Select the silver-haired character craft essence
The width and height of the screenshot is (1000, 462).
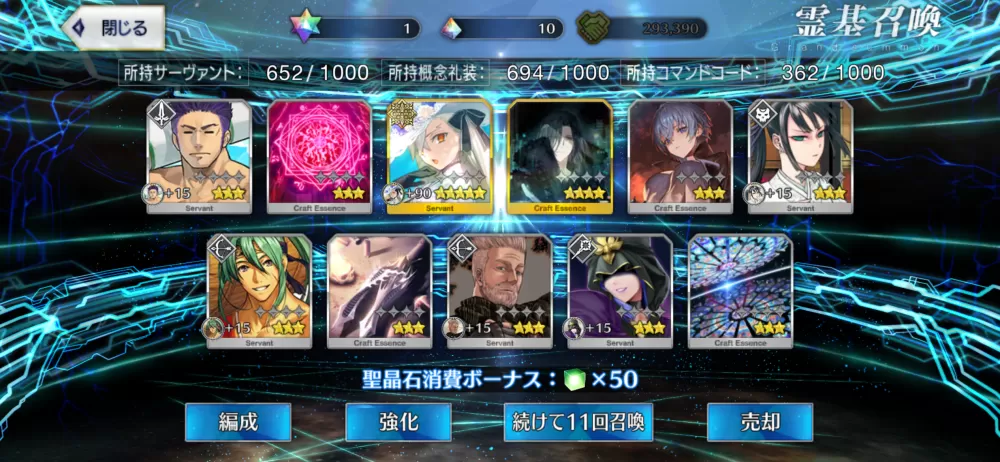(x=679, y=156)
